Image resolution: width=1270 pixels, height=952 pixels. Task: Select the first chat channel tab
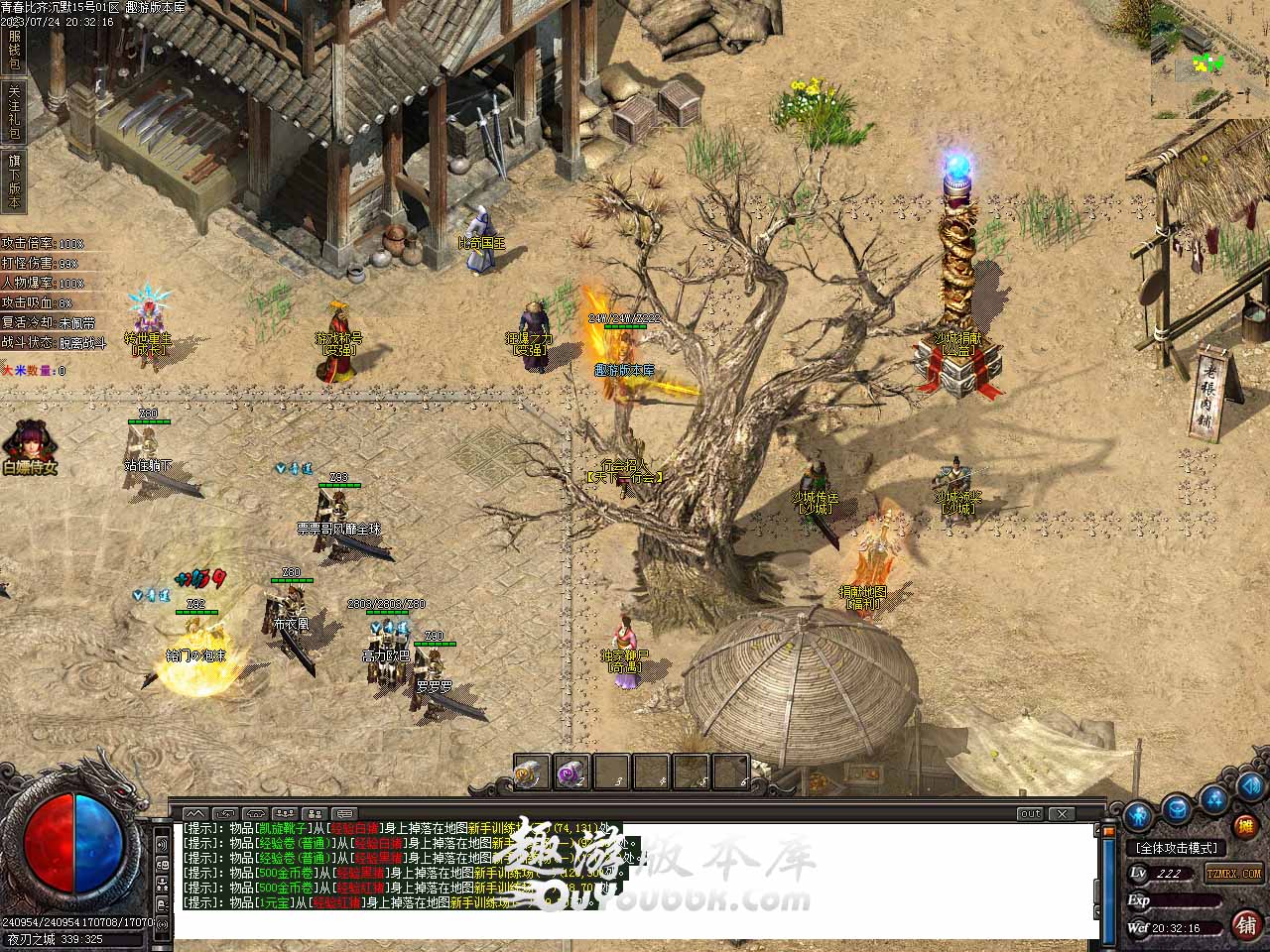195,814
